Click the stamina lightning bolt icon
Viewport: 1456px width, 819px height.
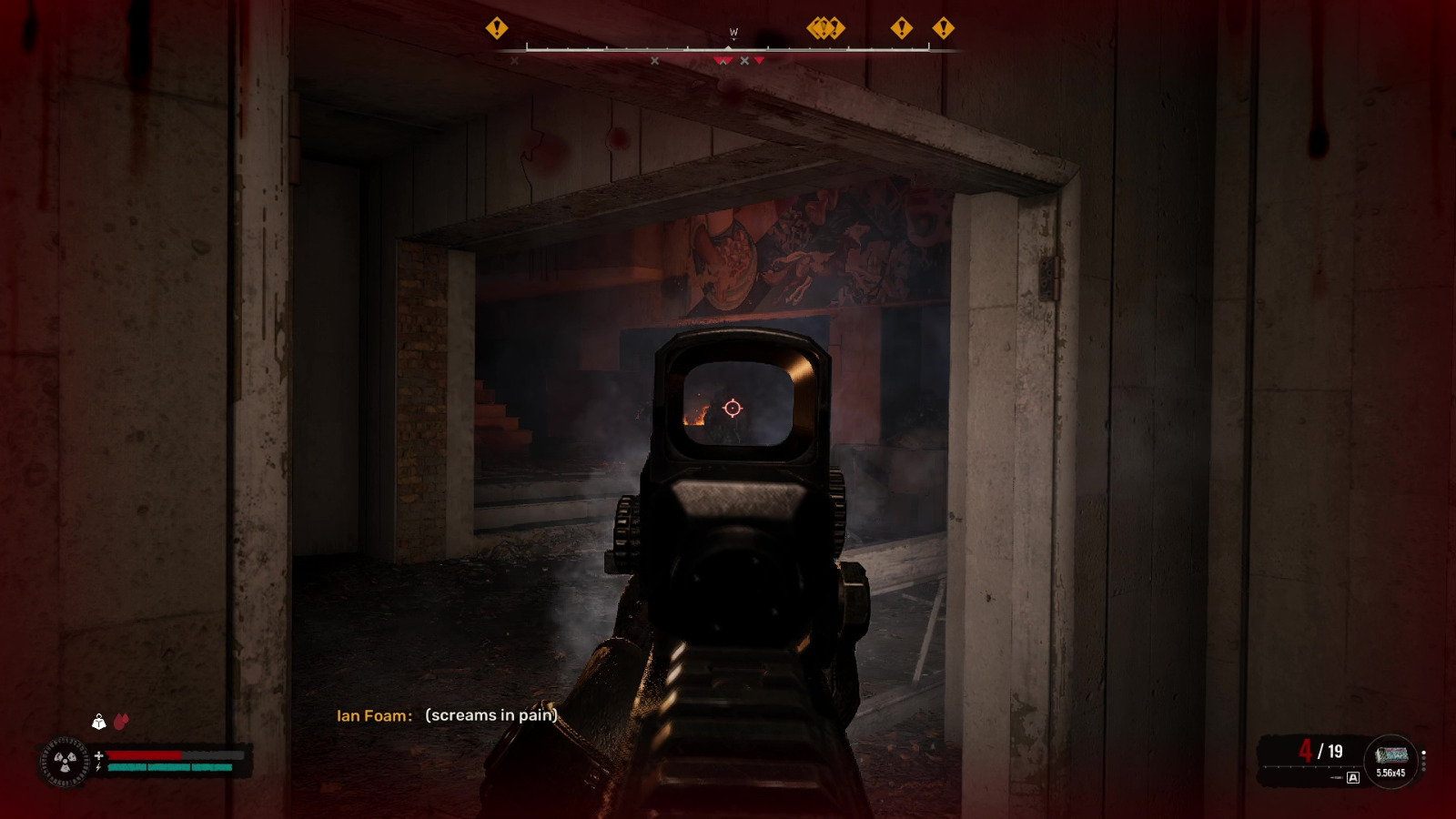click(98, 767)
